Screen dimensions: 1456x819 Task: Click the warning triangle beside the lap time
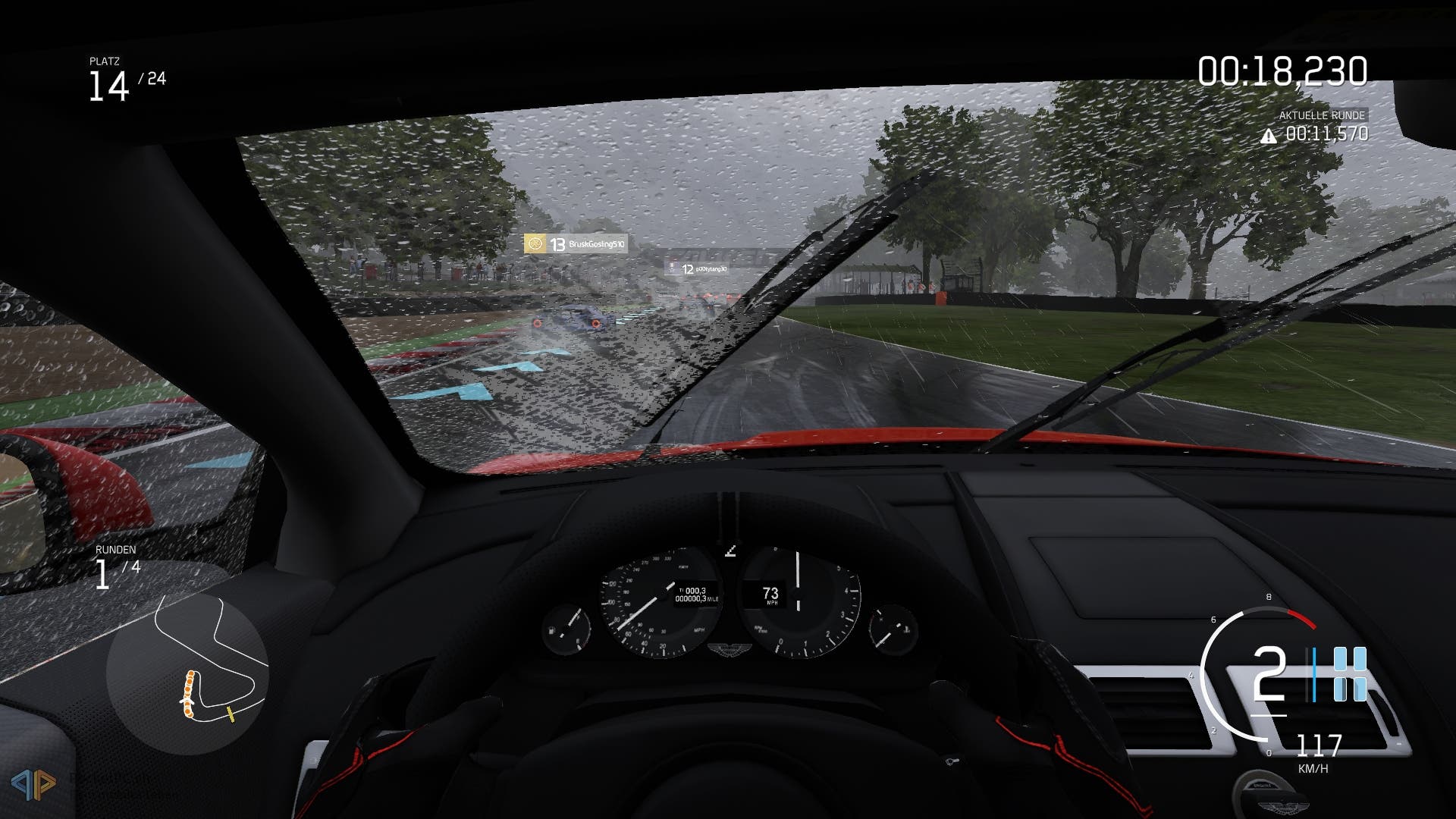coord(1268,136)
